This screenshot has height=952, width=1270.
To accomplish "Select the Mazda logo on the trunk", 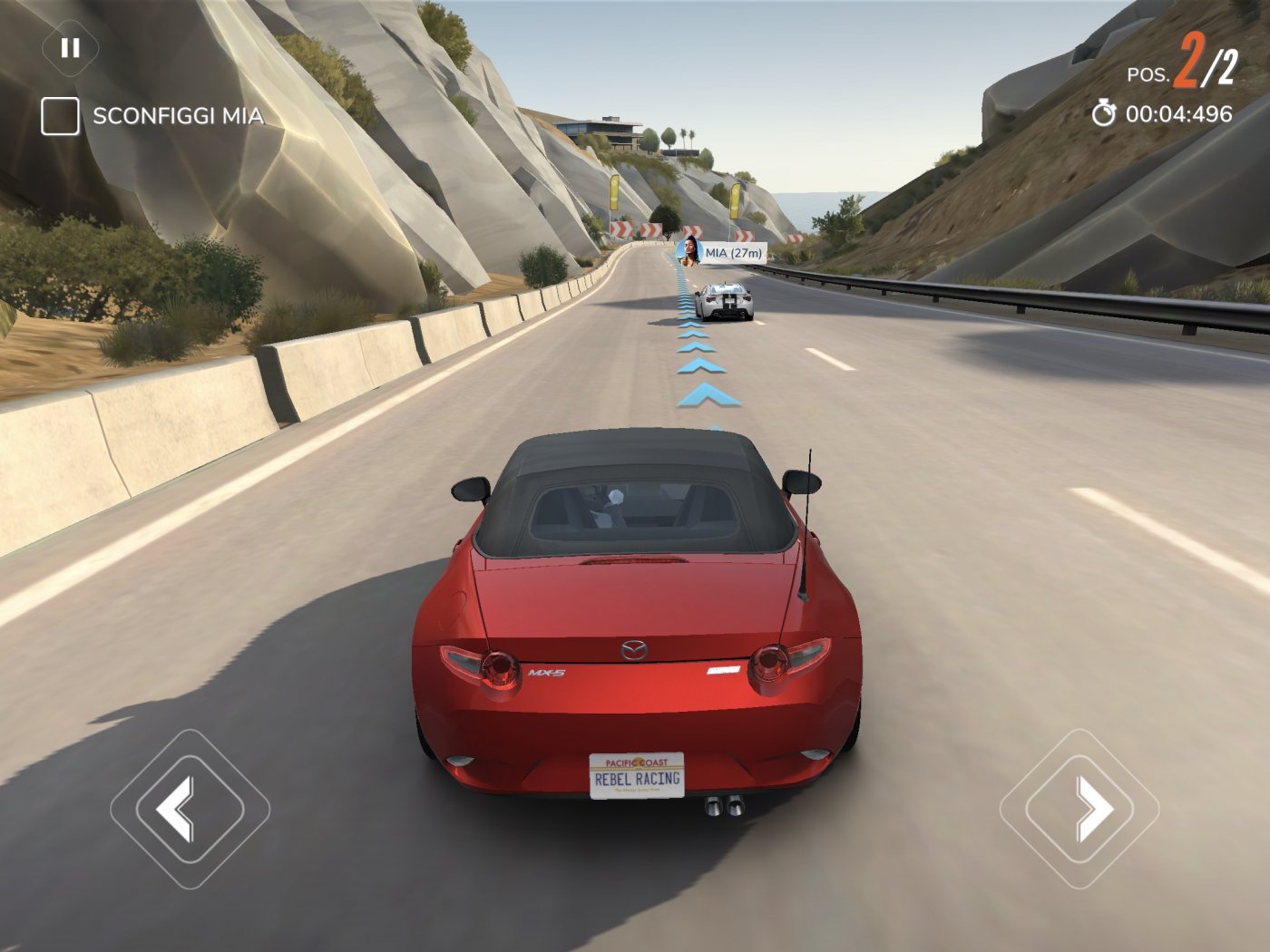I will click(x=635, y=649).
